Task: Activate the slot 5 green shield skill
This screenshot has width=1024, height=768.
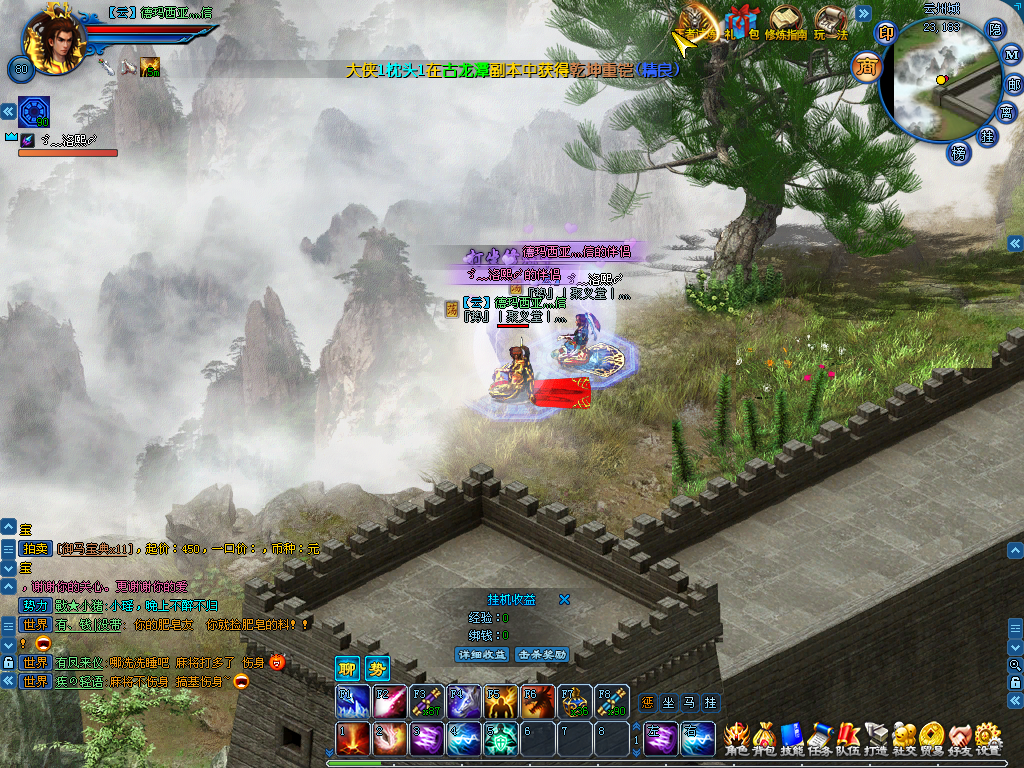Action: tap(501, 740)
